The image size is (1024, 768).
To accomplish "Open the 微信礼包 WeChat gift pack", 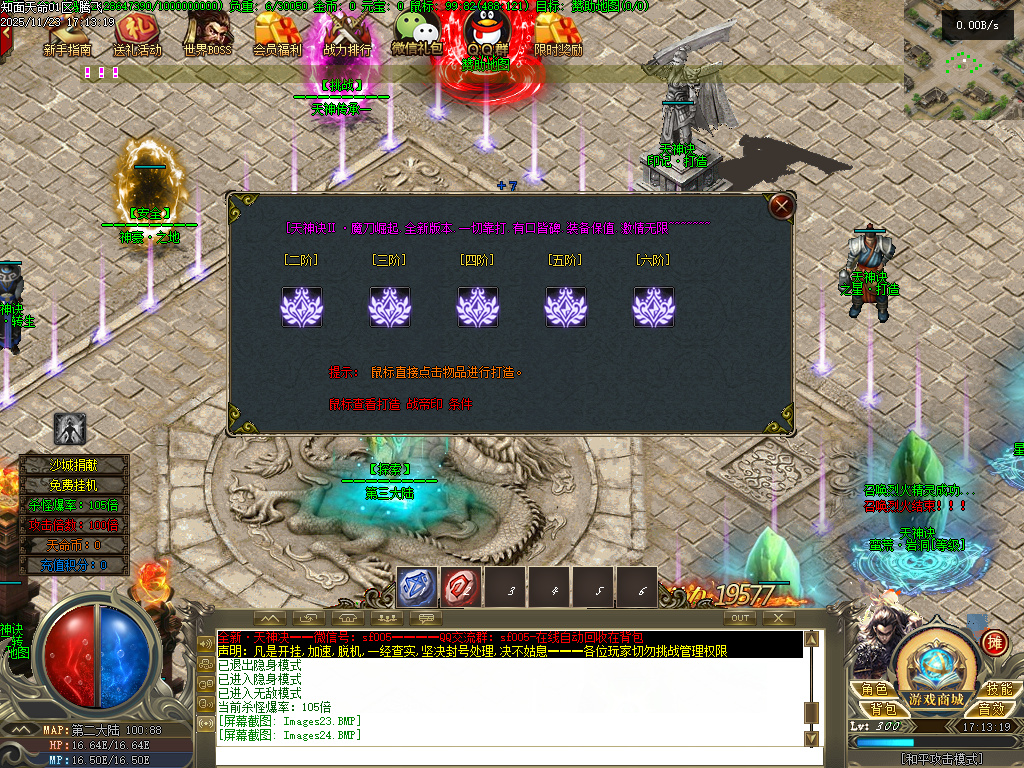I will point(417,34).
